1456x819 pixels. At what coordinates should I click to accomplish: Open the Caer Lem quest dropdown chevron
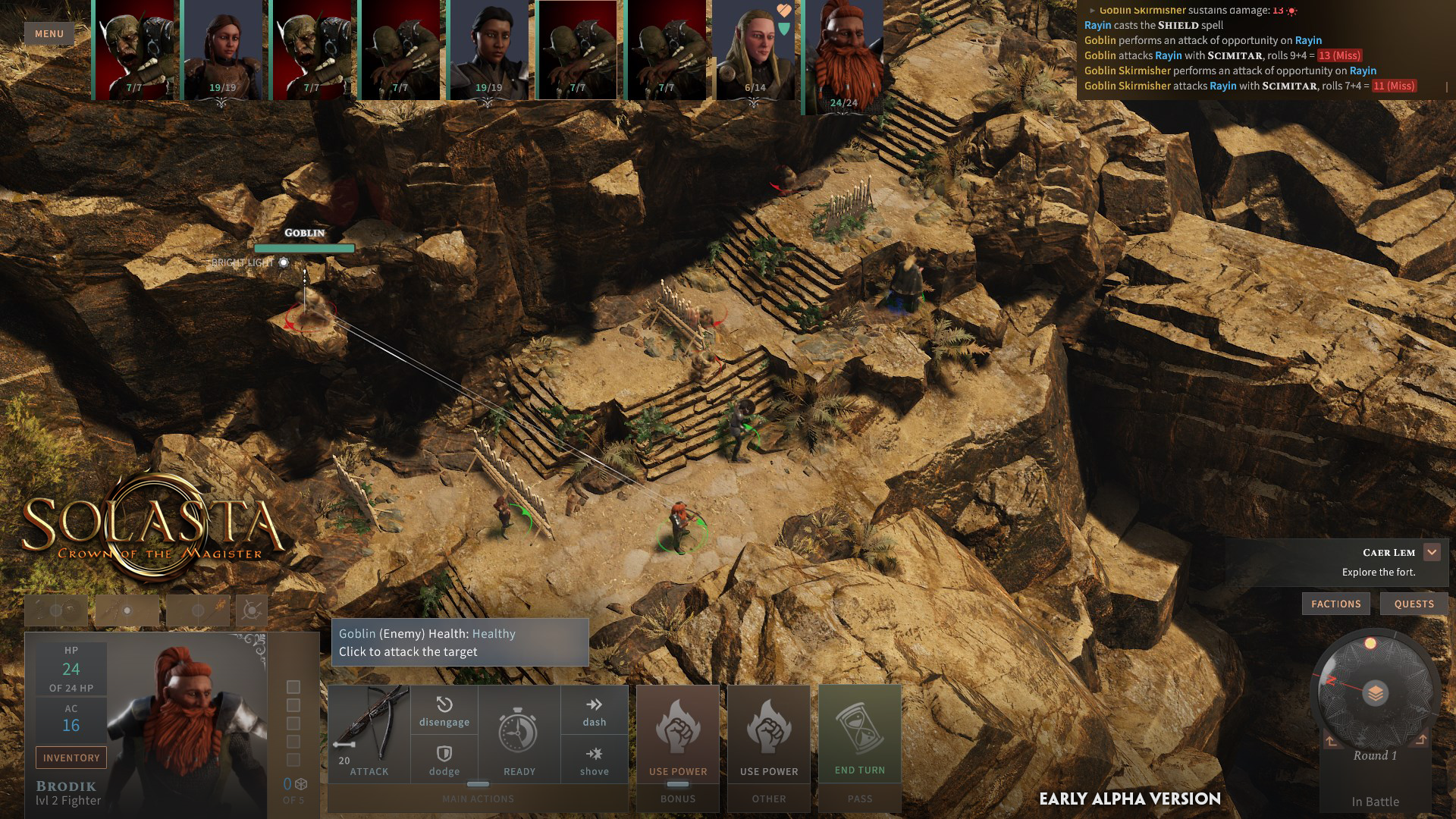1432,552
